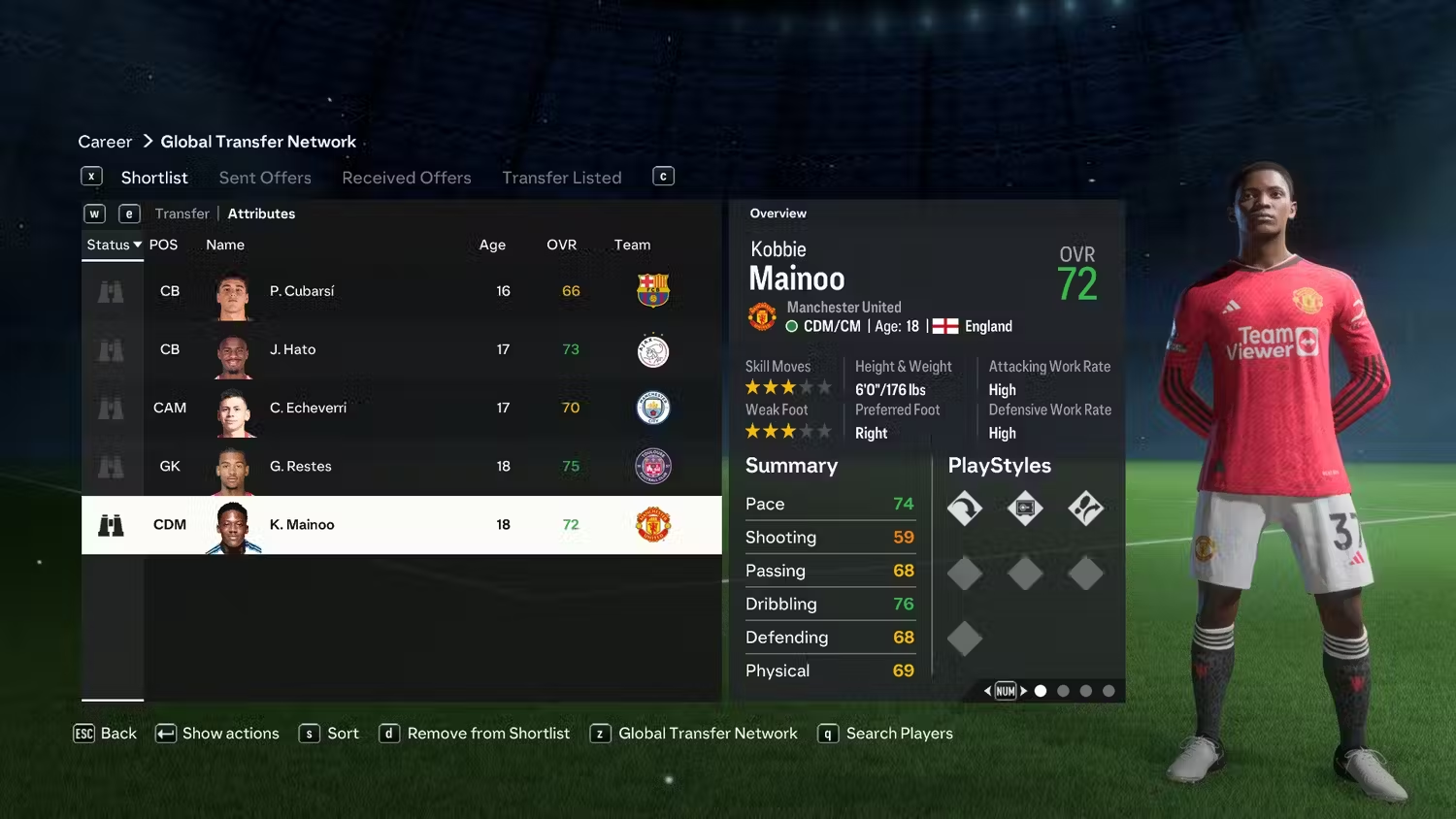This screenshot has height=819, width=1456.
Task: Open the Sent Offers tab
Action: pyautogui.click(x=265, y=178)
